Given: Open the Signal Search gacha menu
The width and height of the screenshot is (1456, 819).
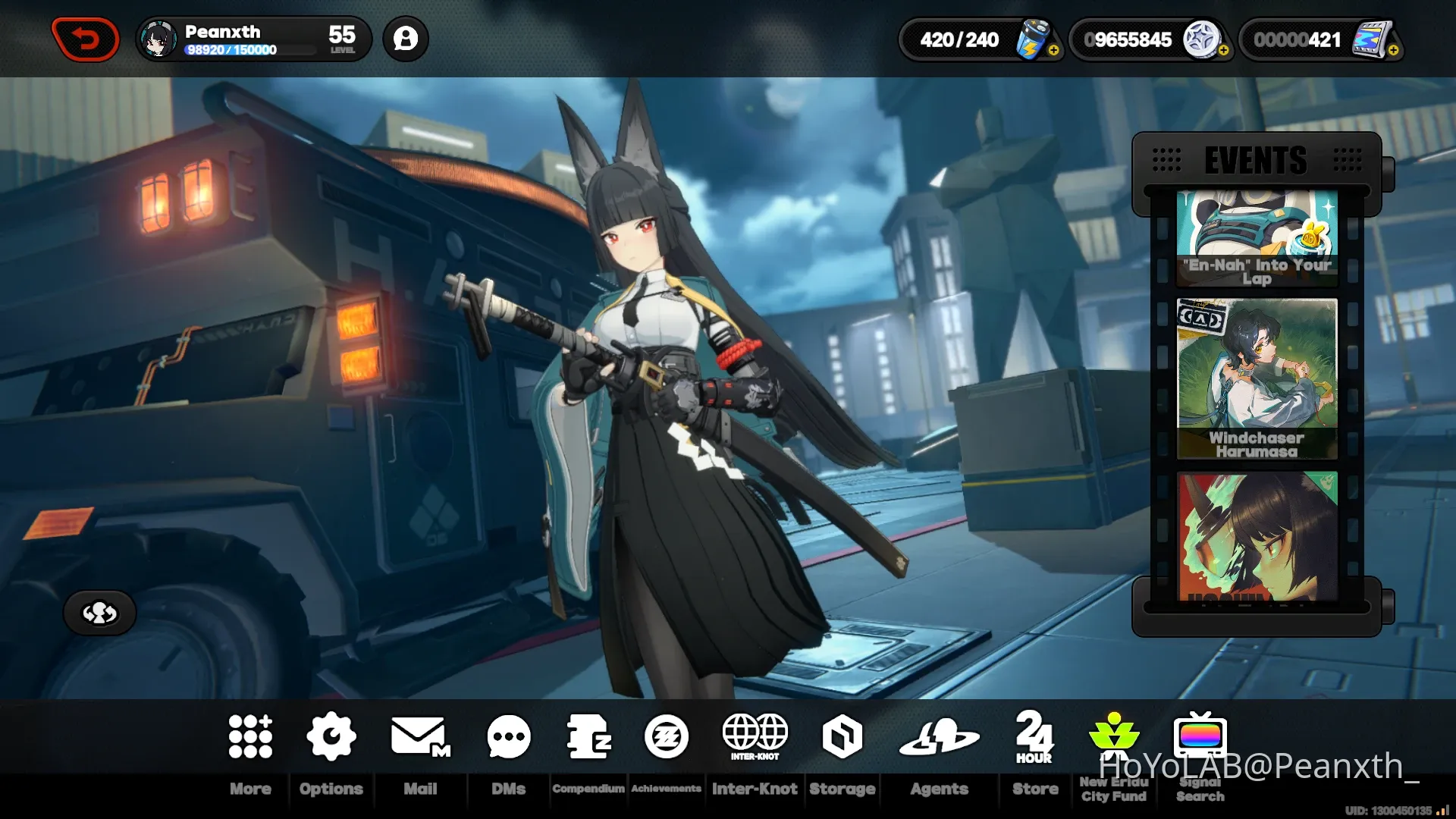Looking at the screenshot, I should [1199, 736].
